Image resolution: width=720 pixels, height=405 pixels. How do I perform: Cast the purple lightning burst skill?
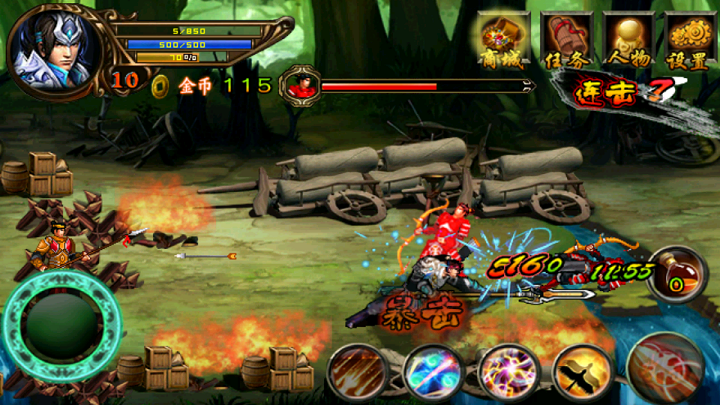click(x=507, y=372)
